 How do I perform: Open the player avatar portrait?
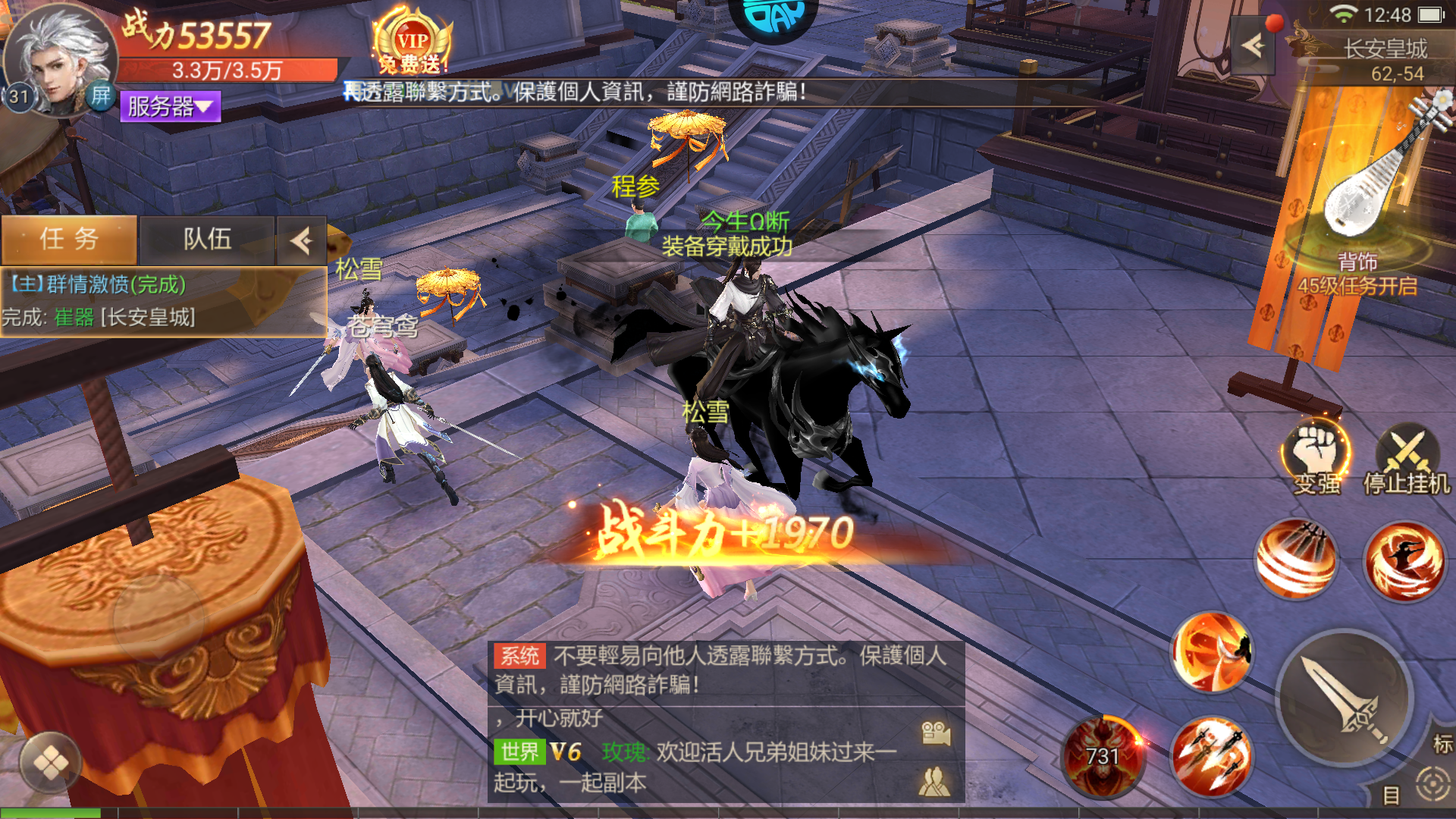point(61,57)
